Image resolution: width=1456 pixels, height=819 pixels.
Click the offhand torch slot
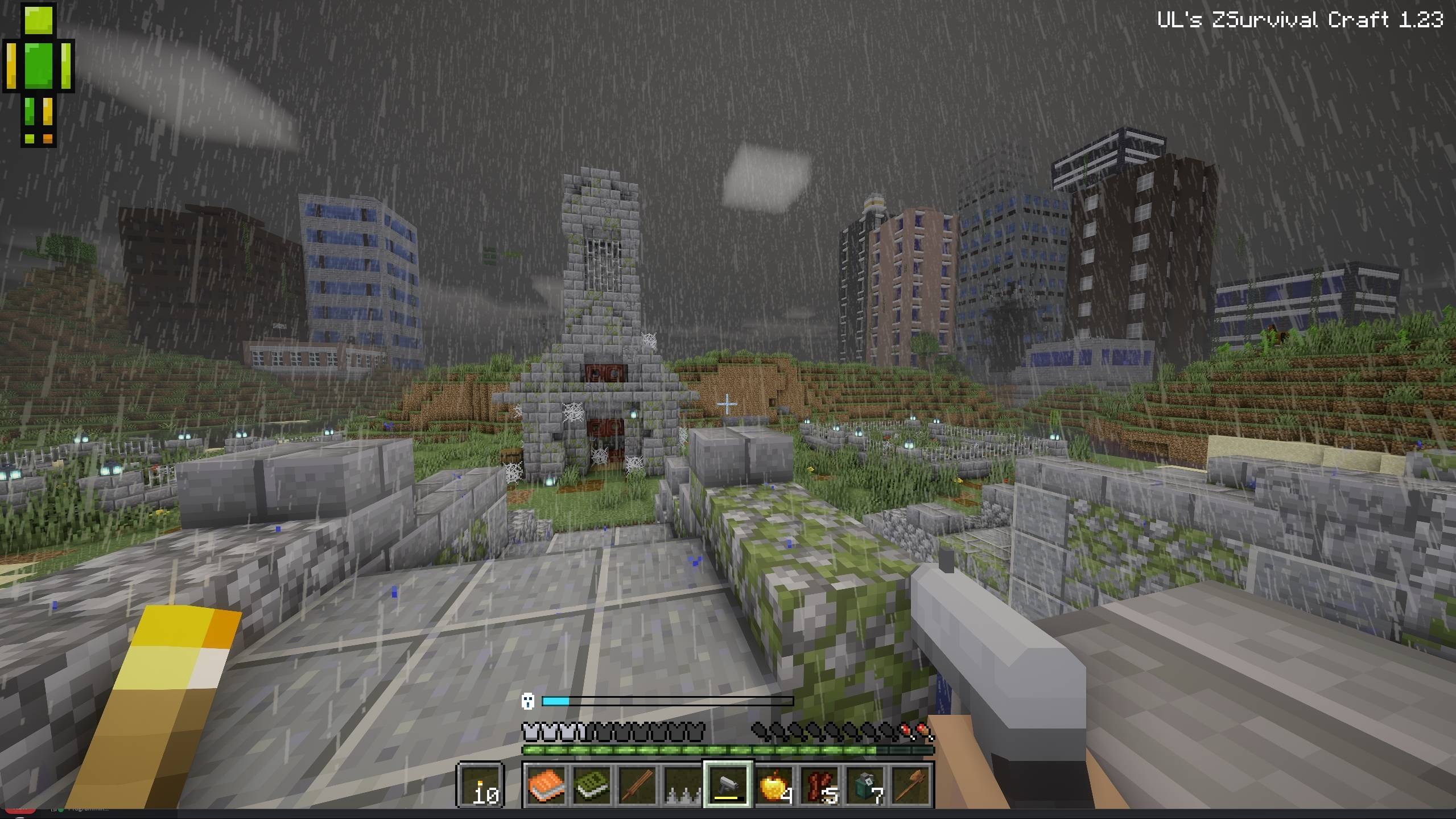point(481,785)
